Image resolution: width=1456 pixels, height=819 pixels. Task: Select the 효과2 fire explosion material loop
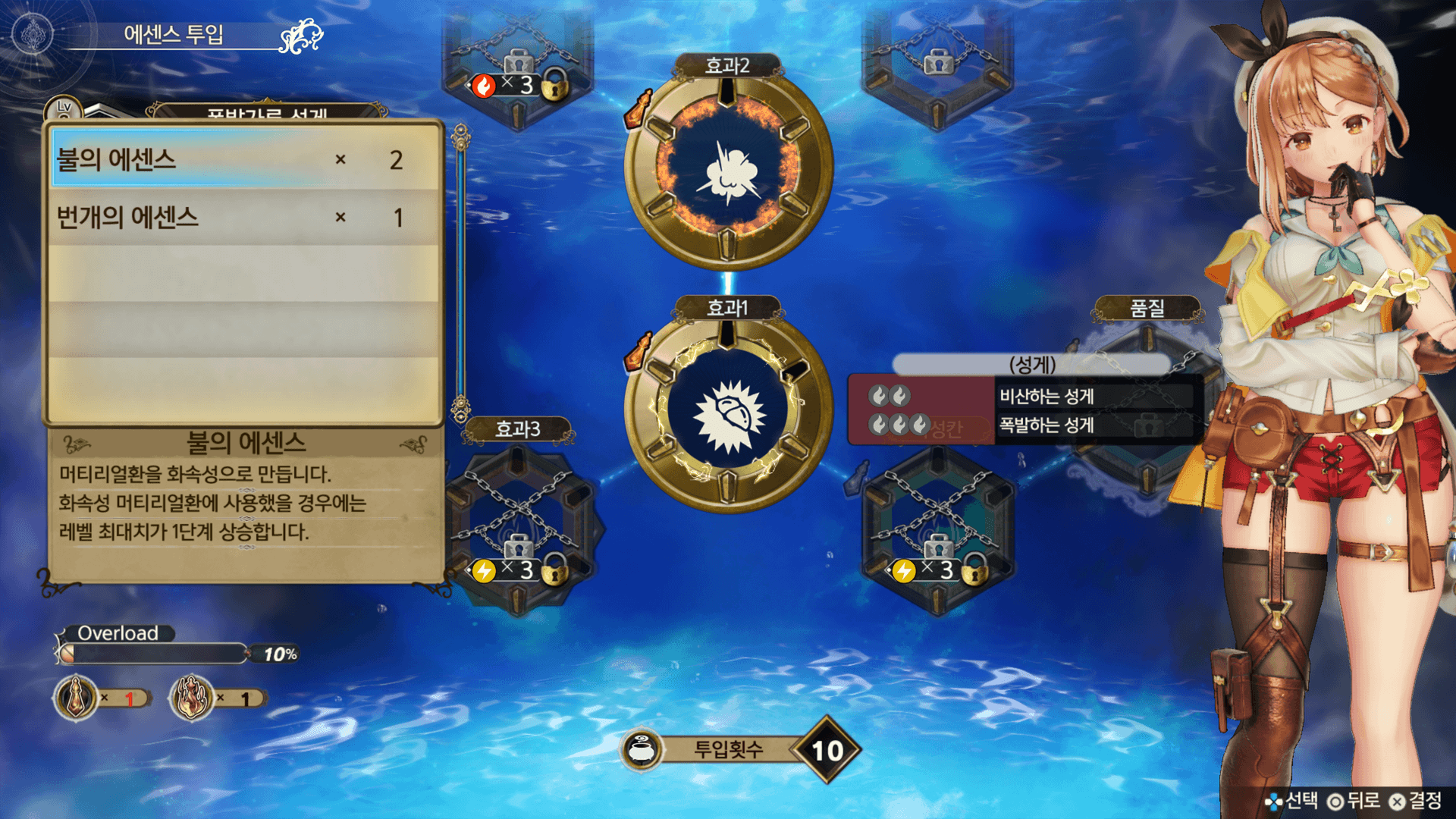click(728, 168)
